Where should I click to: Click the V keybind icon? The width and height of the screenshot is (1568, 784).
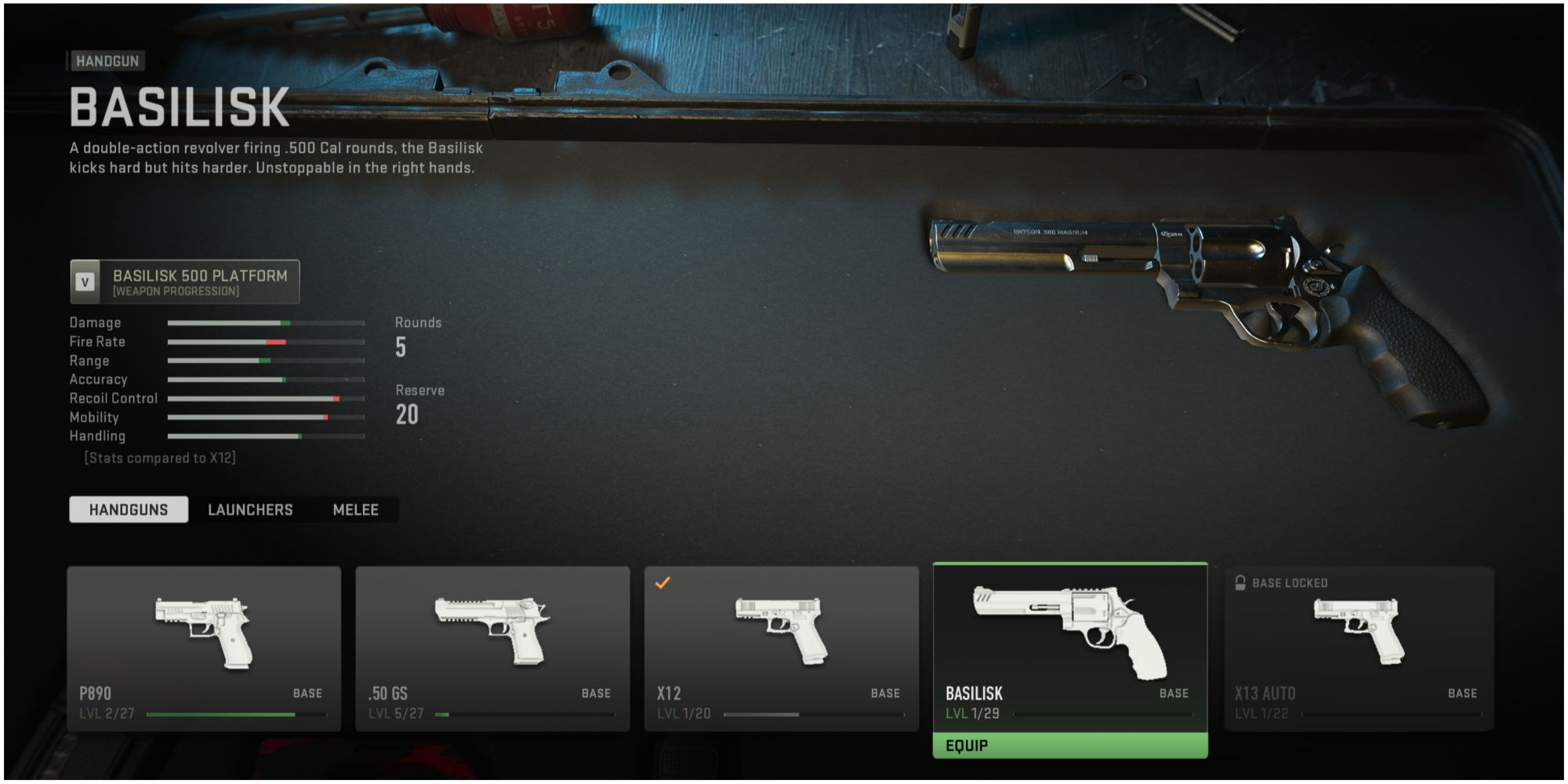(85, 282)
